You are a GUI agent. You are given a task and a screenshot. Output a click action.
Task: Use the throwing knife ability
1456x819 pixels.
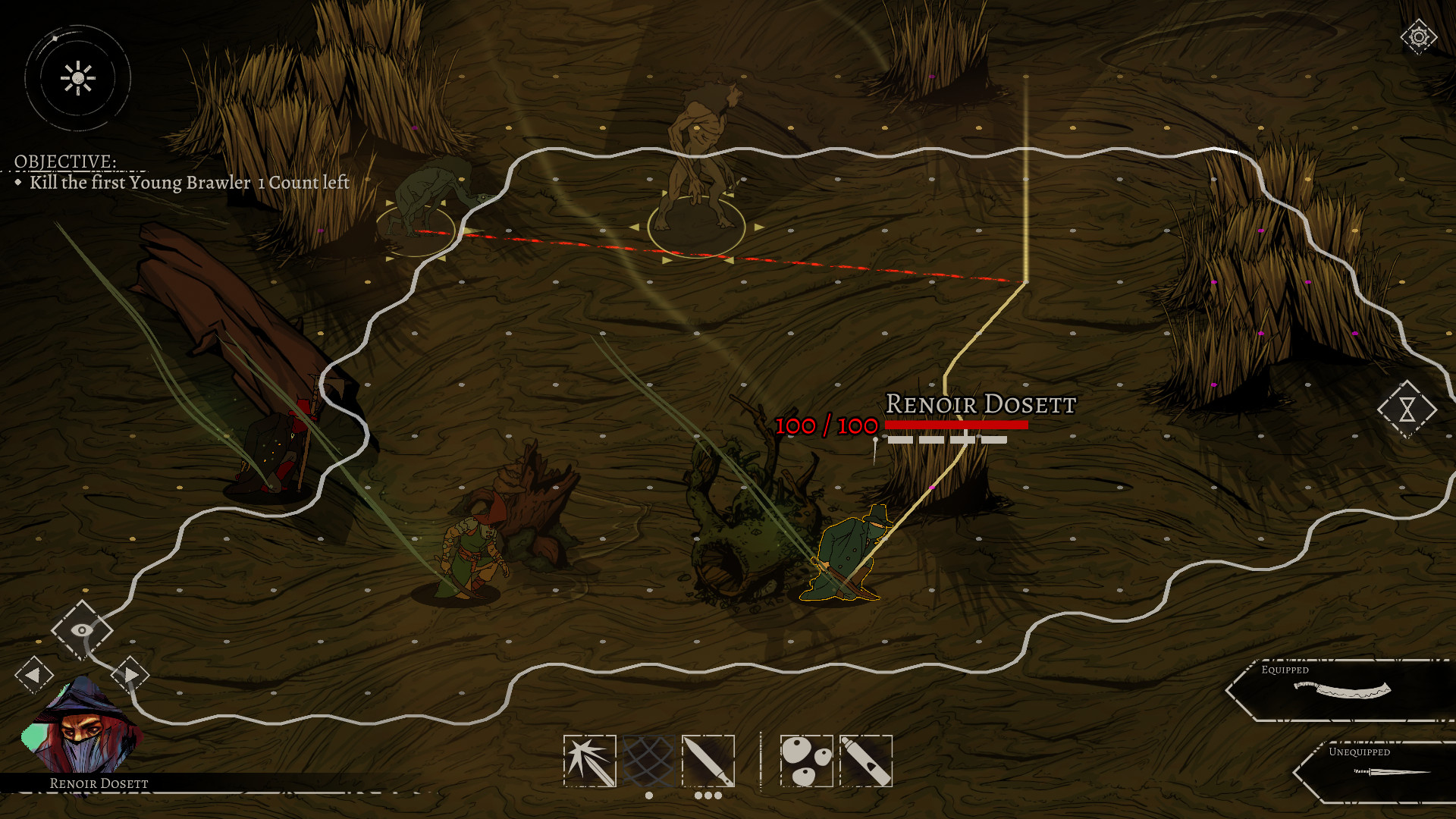pyautogui.click(x=708, y=761)
